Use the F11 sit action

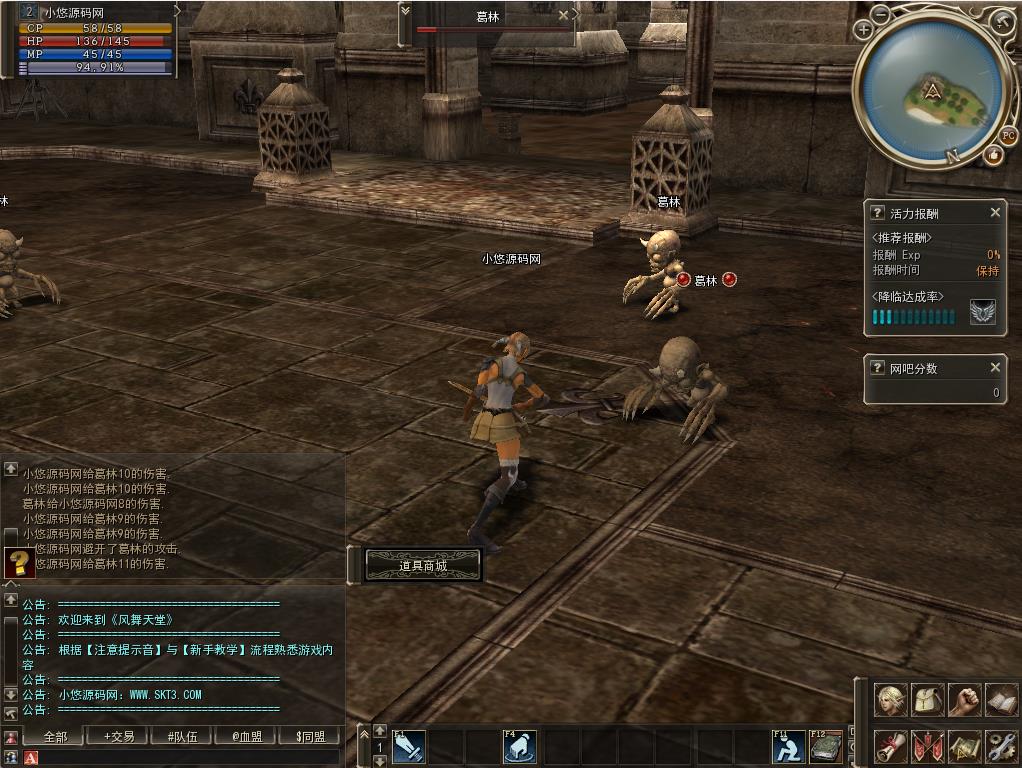[x=789, y=746]
